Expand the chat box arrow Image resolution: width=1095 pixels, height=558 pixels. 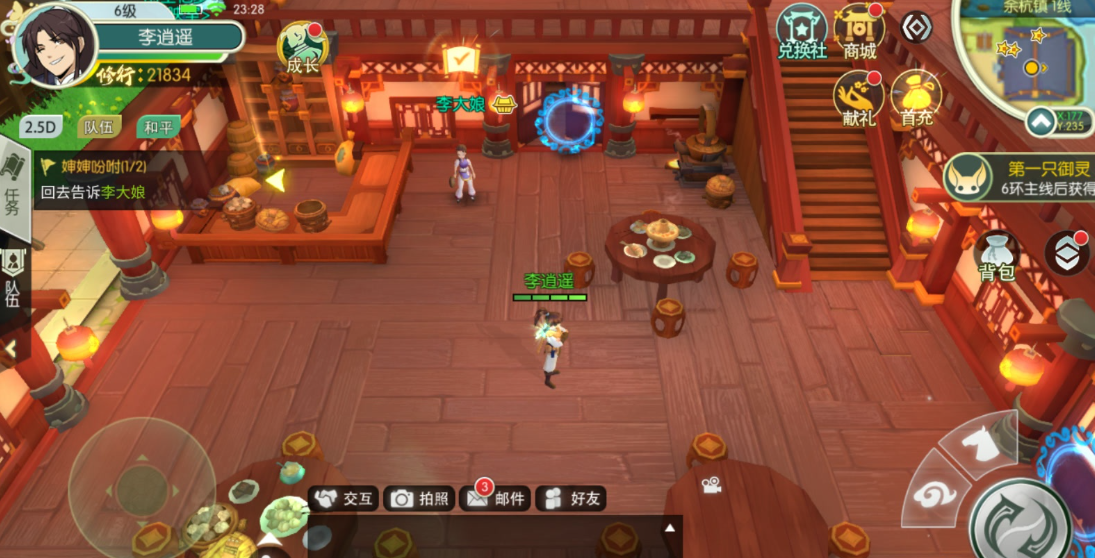click(670, 528)
